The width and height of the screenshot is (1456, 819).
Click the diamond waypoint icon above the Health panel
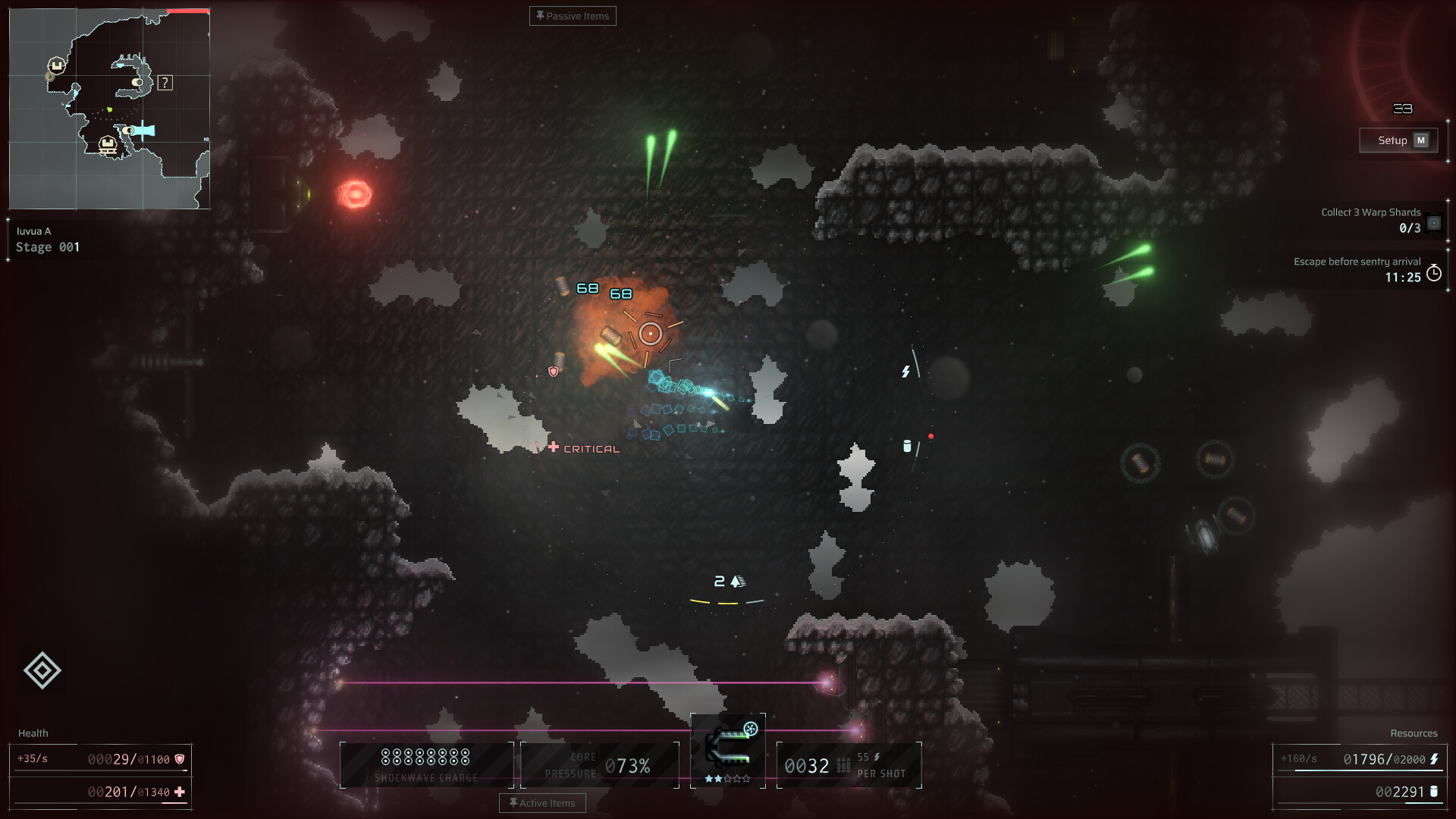pos(42,670)
